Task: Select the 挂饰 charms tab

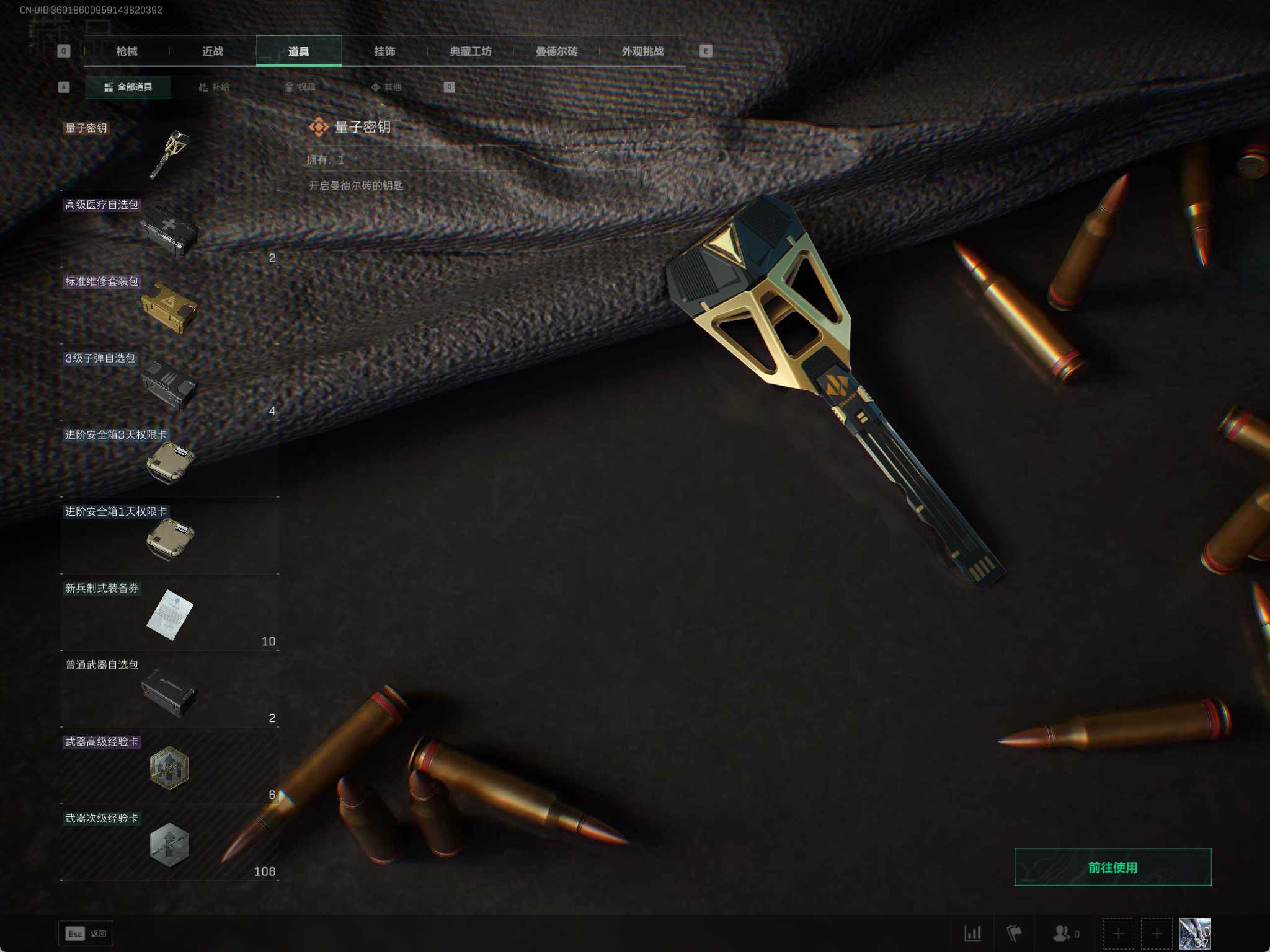Action: 384,51
